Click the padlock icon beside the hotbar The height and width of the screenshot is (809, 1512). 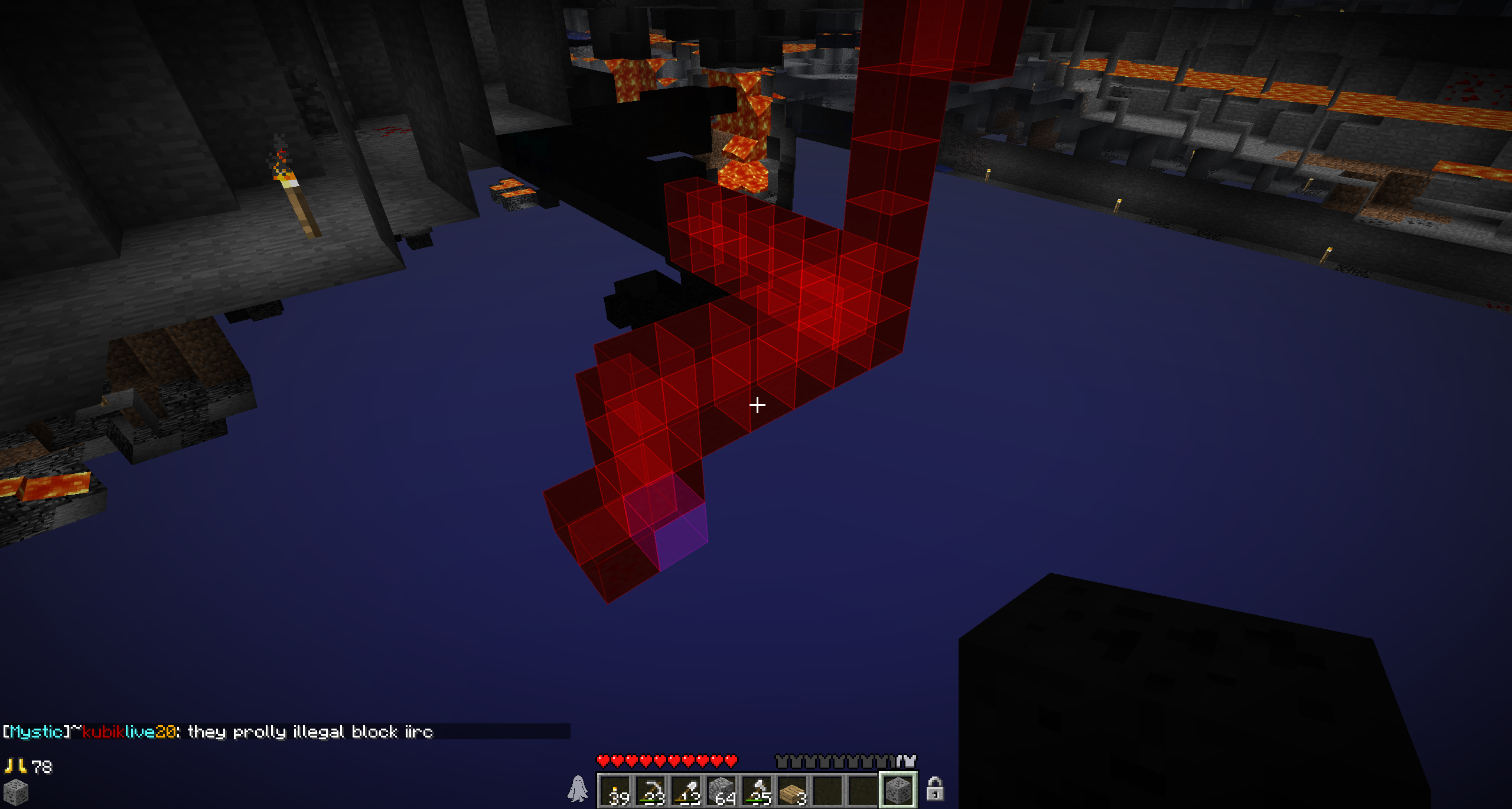934,789
